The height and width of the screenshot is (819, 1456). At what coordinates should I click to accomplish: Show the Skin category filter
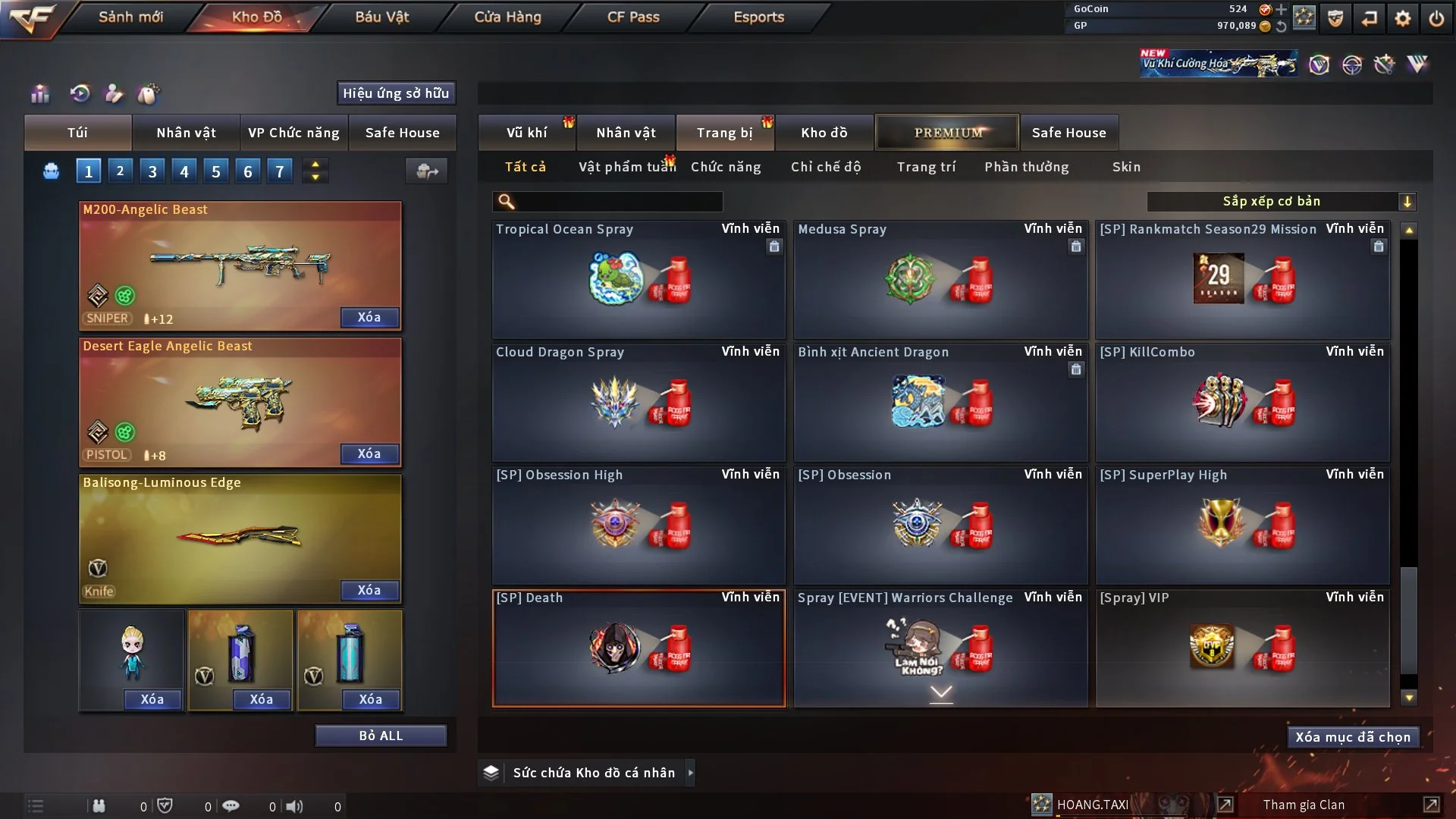[1126, 167]
